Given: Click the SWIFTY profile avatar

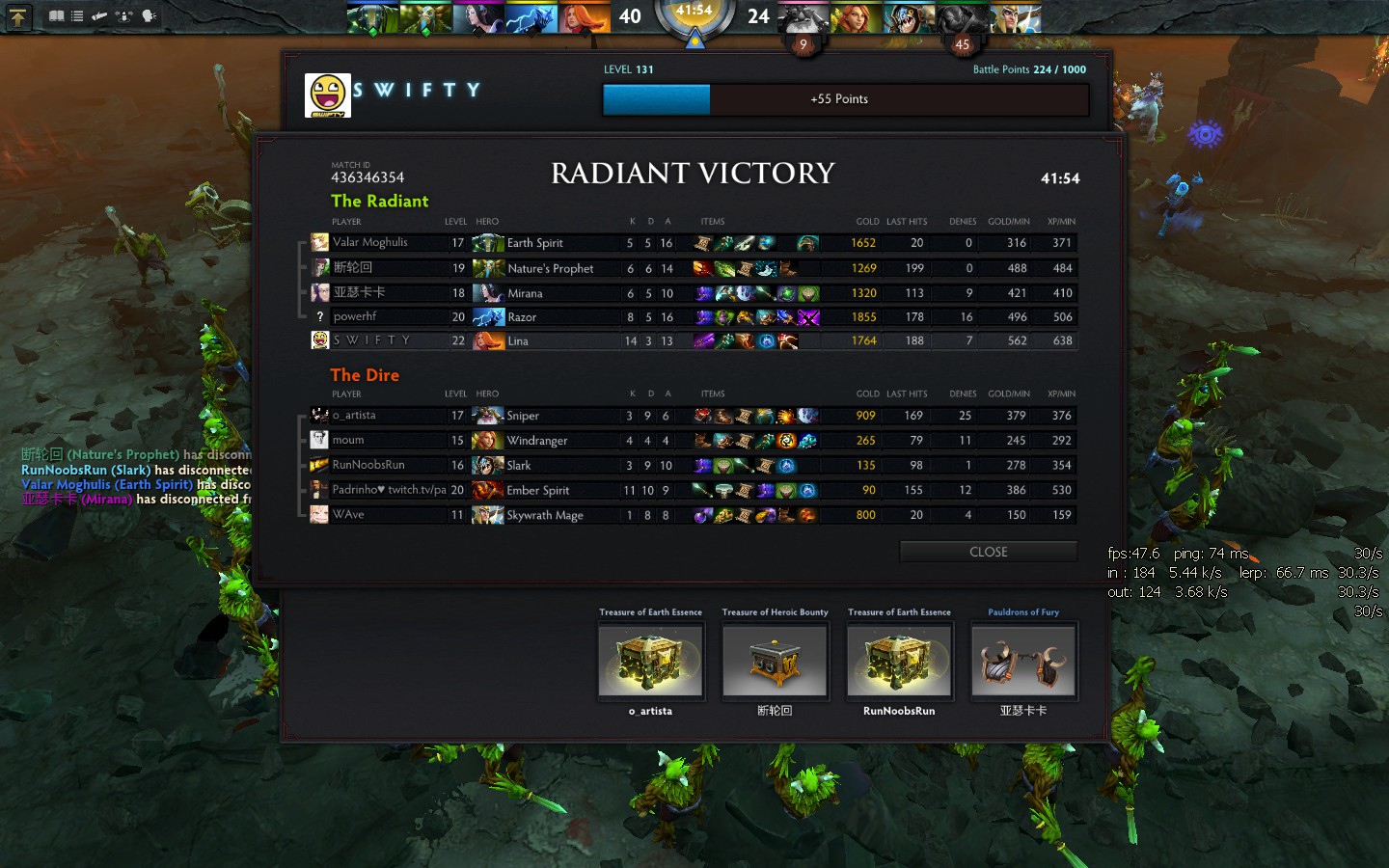Looking at the screenshot, I should point(328,95).
